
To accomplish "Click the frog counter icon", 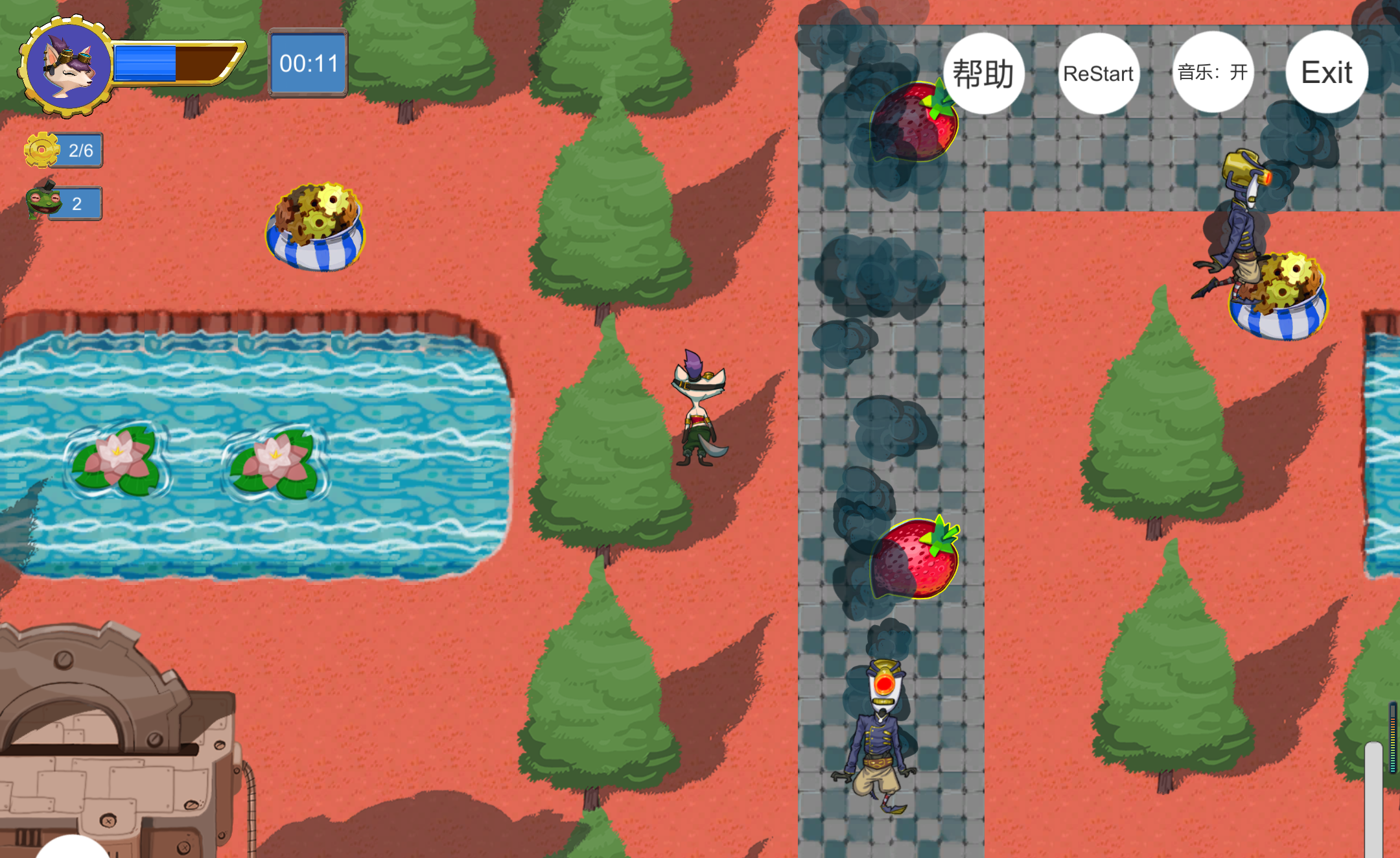I will (43, 201).
